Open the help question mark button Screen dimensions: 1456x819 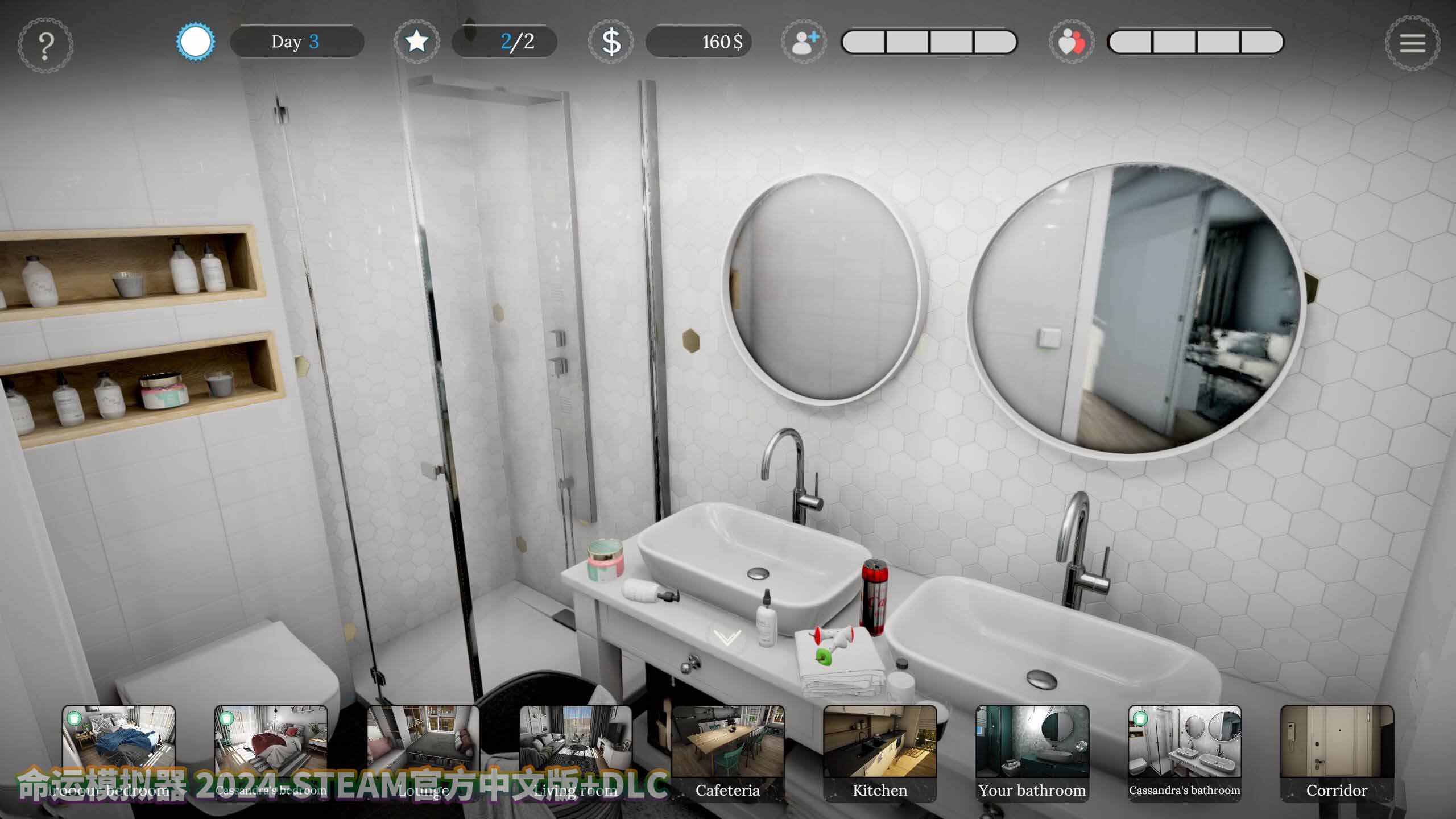point(45,44)
